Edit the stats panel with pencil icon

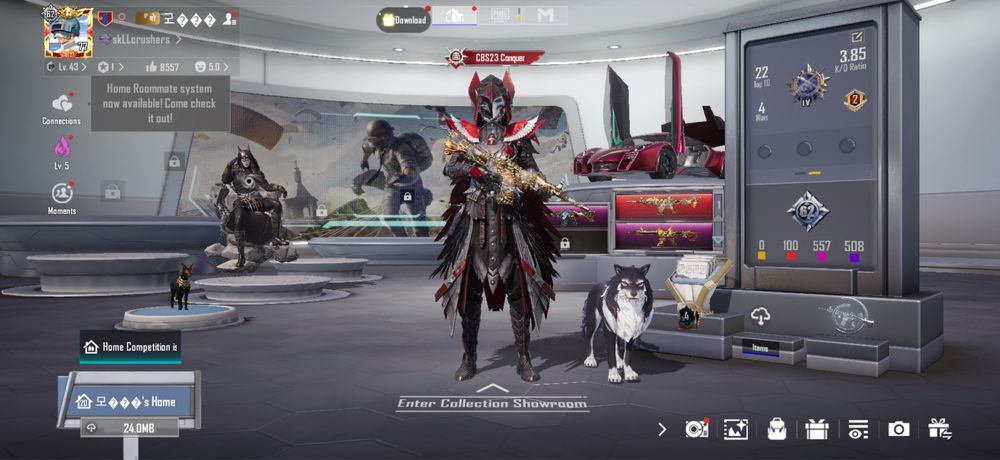pyautogui.click(x=856, y=37)
